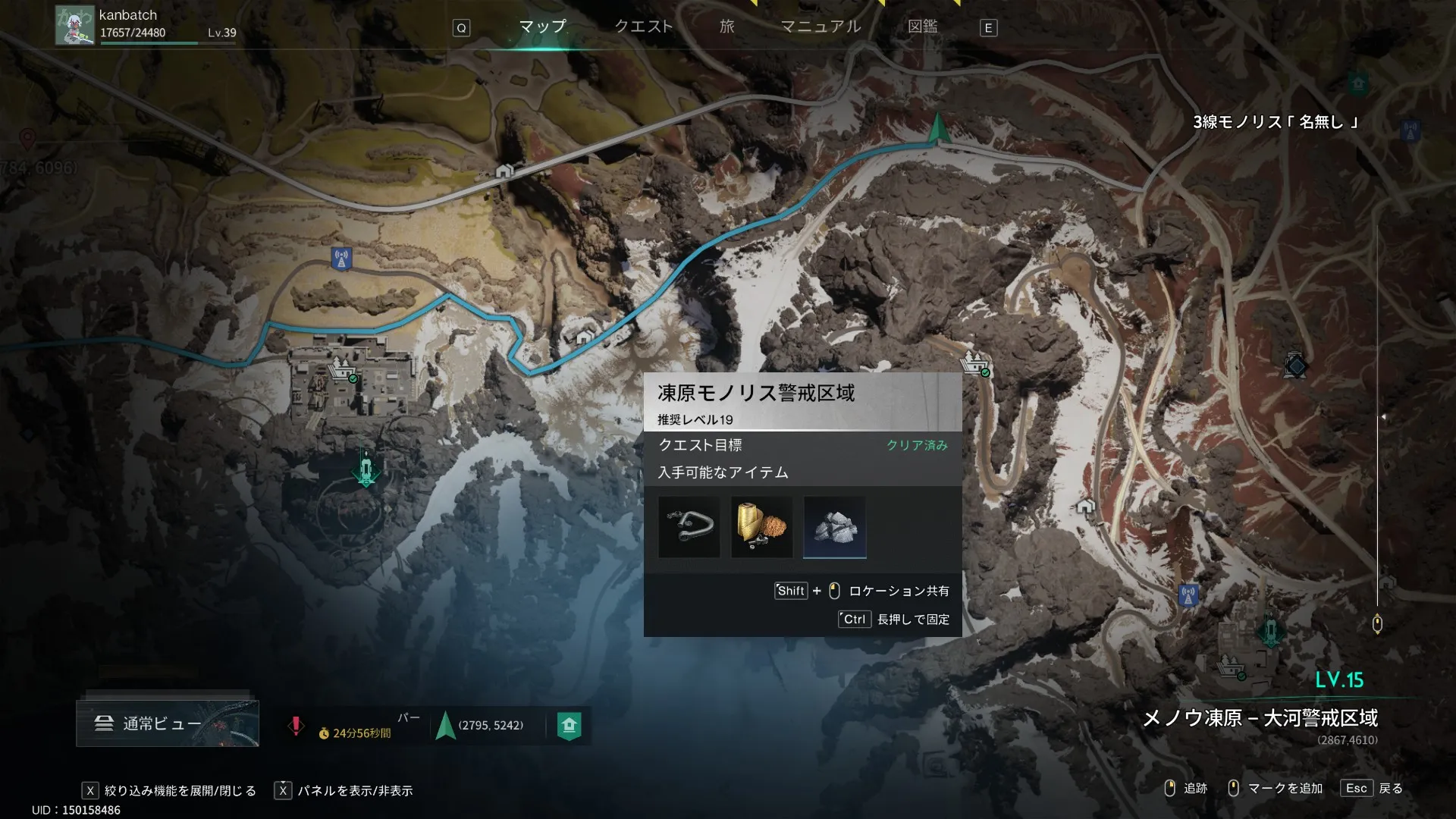Select the 旅 tab
1456x819 pixels.
click(727, 27)
